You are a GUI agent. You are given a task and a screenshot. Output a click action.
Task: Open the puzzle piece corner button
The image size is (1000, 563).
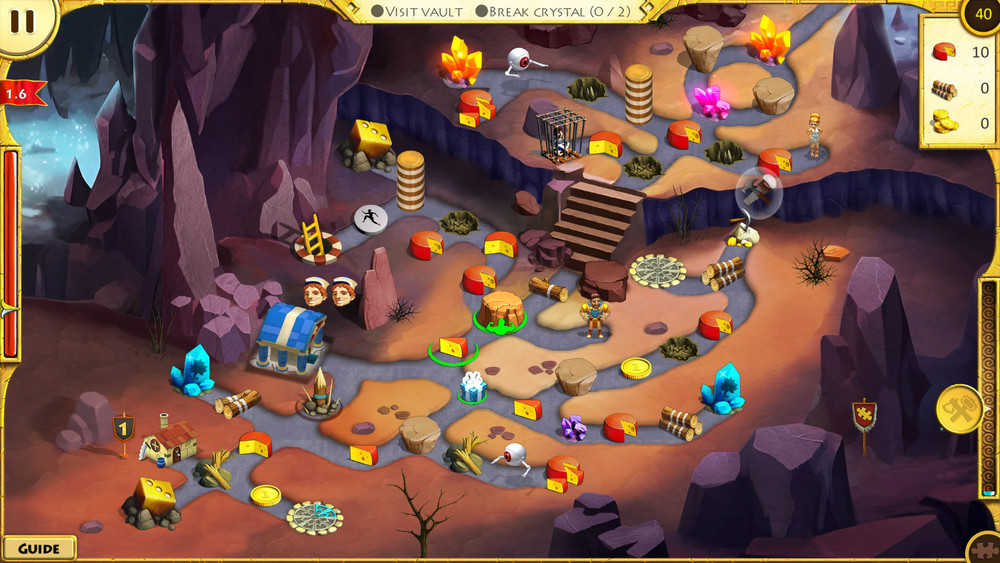point(986,550)
